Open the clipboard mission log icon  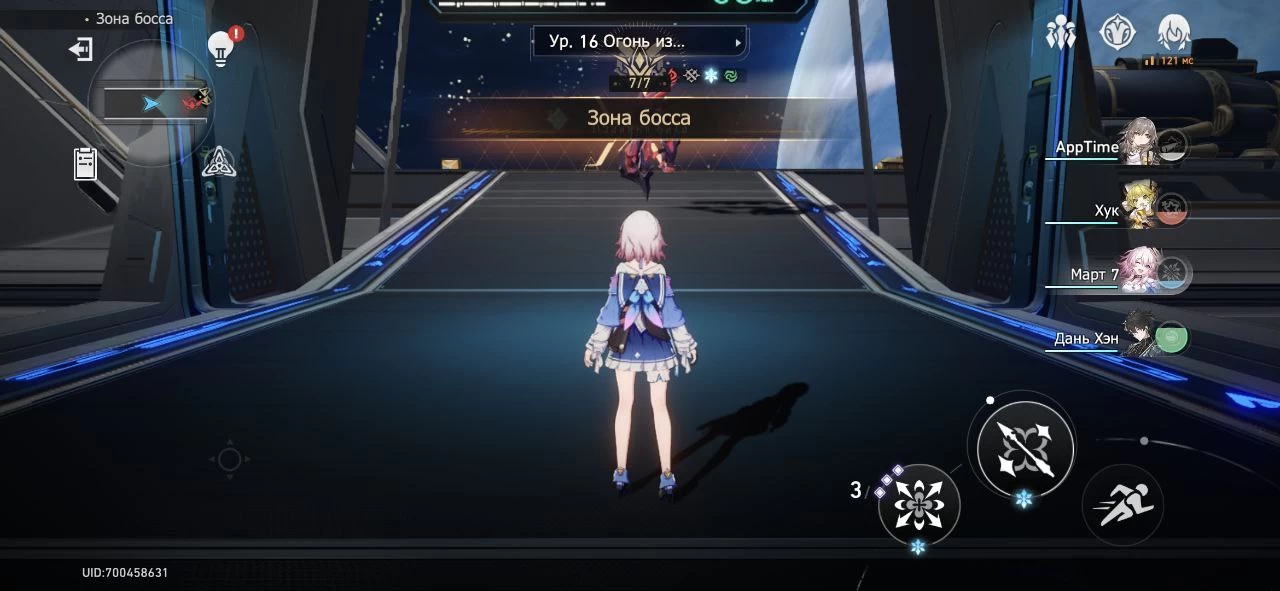(x=86, y=163)
